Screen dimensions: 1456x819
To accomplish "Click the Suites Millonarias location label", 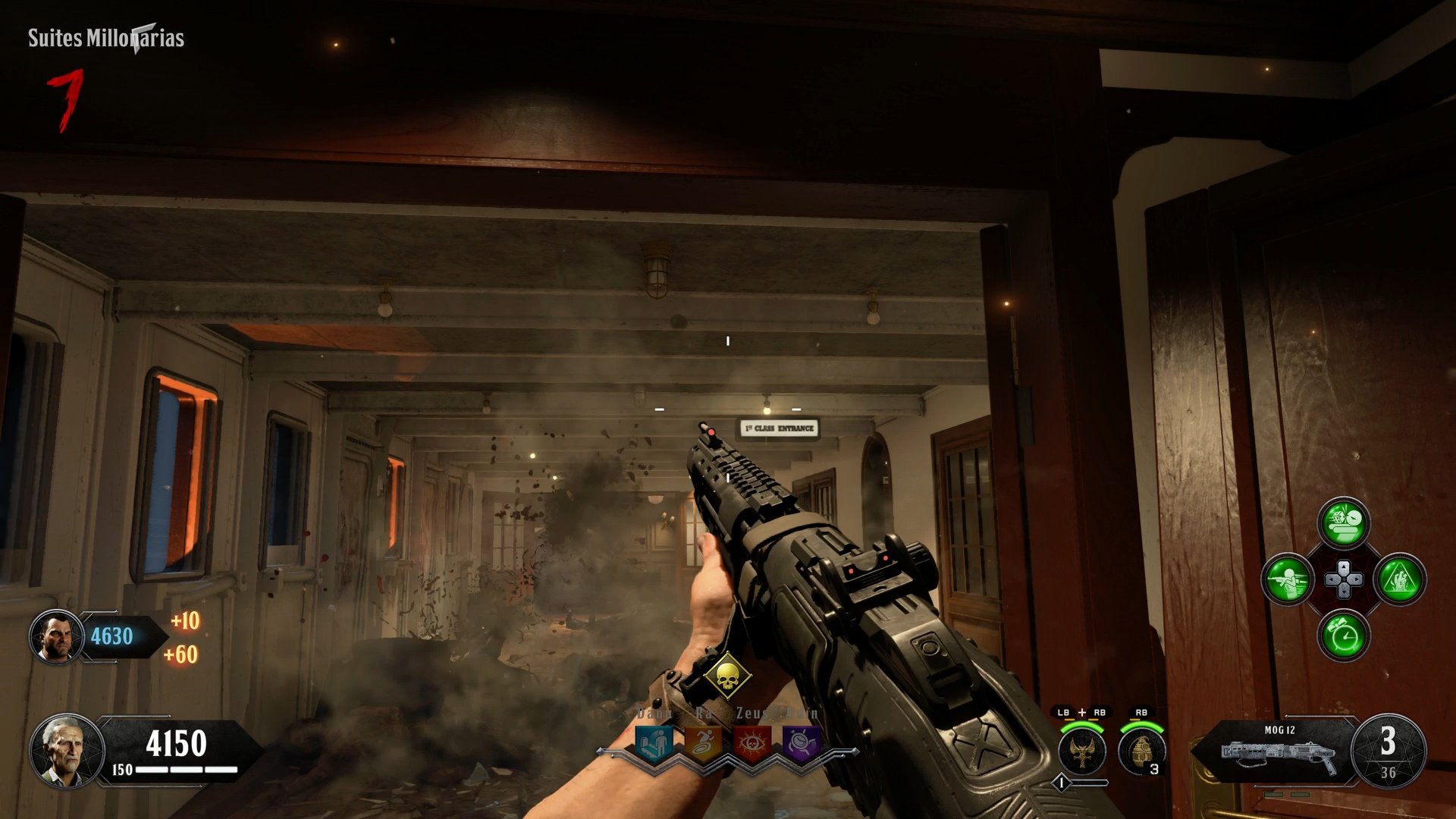I will tap(106, 36).
